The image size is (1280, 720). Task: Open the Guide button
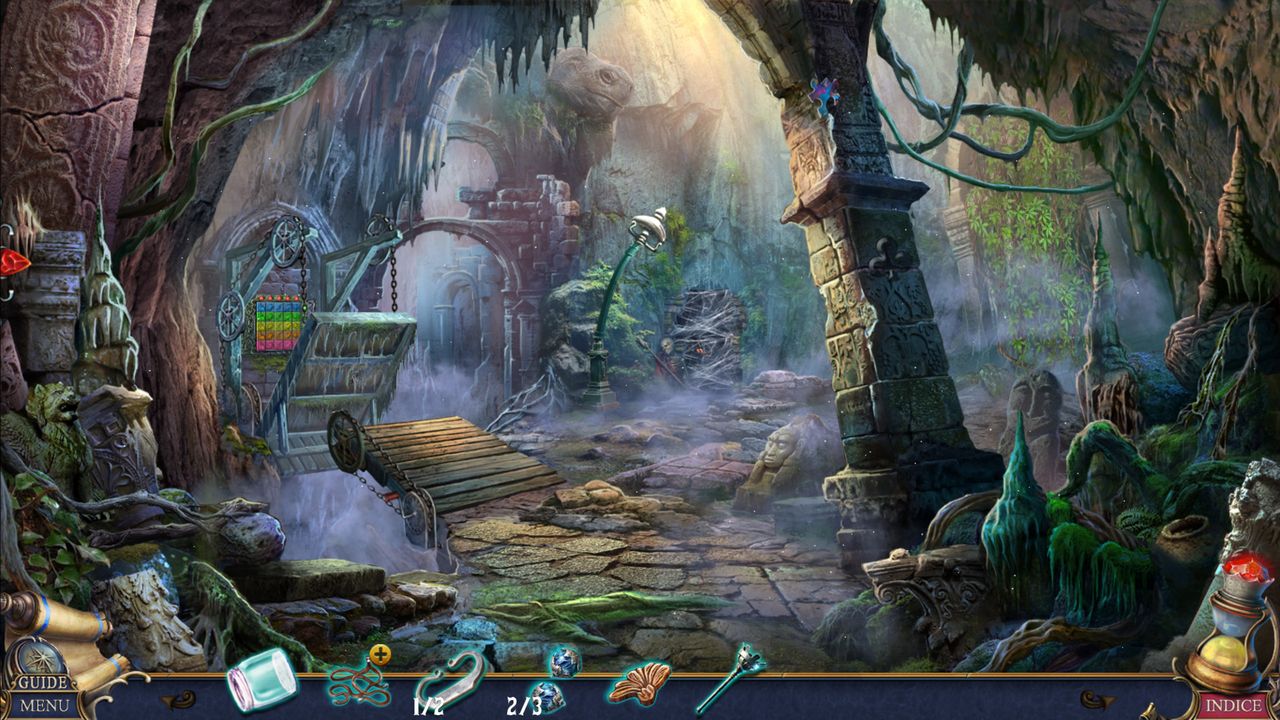[44, 683]
